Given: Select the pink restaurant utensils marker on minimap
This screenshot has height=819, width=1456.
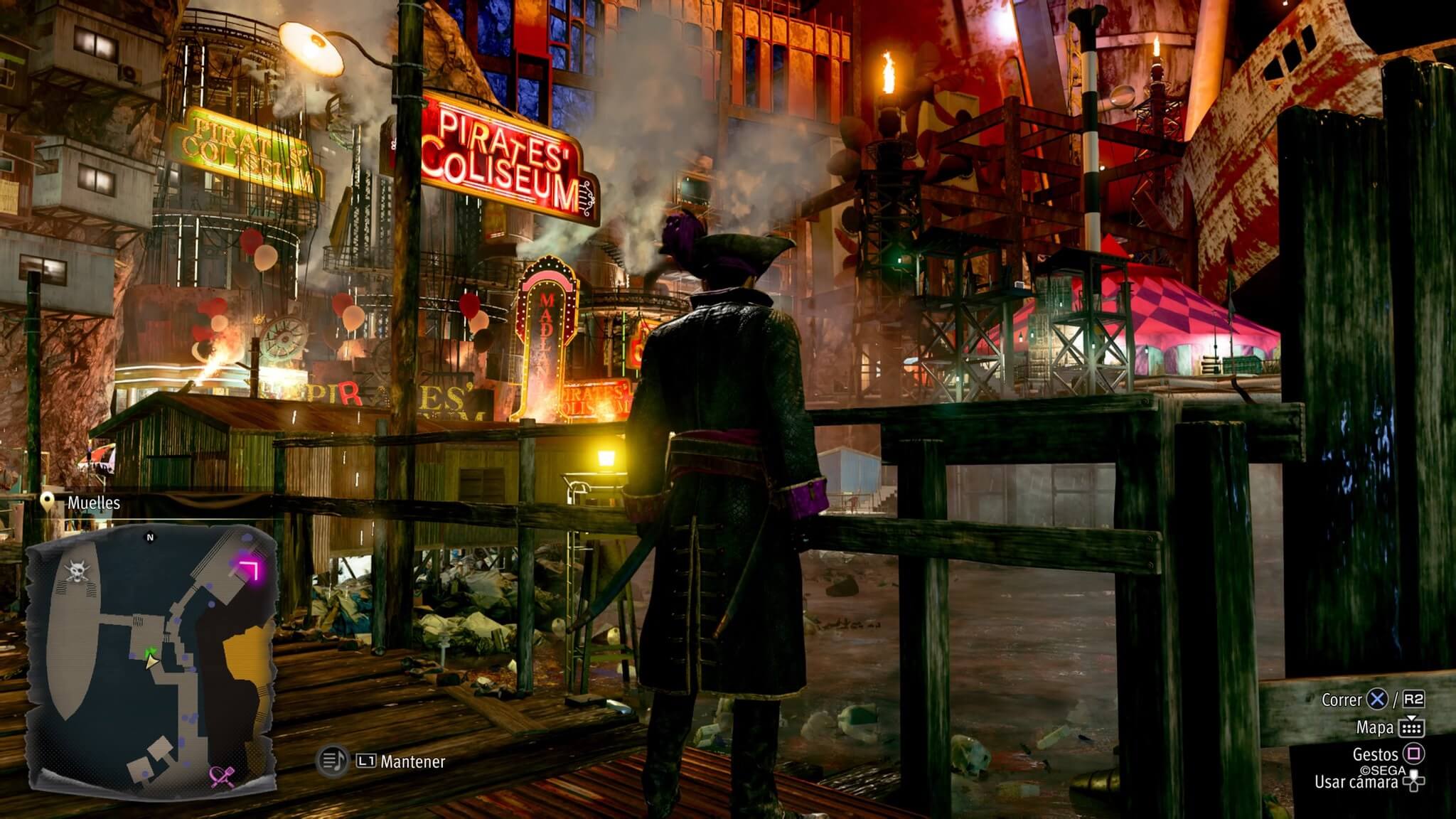Looking at the screenshot, I should pyautogui.click(x=223, y=777).
